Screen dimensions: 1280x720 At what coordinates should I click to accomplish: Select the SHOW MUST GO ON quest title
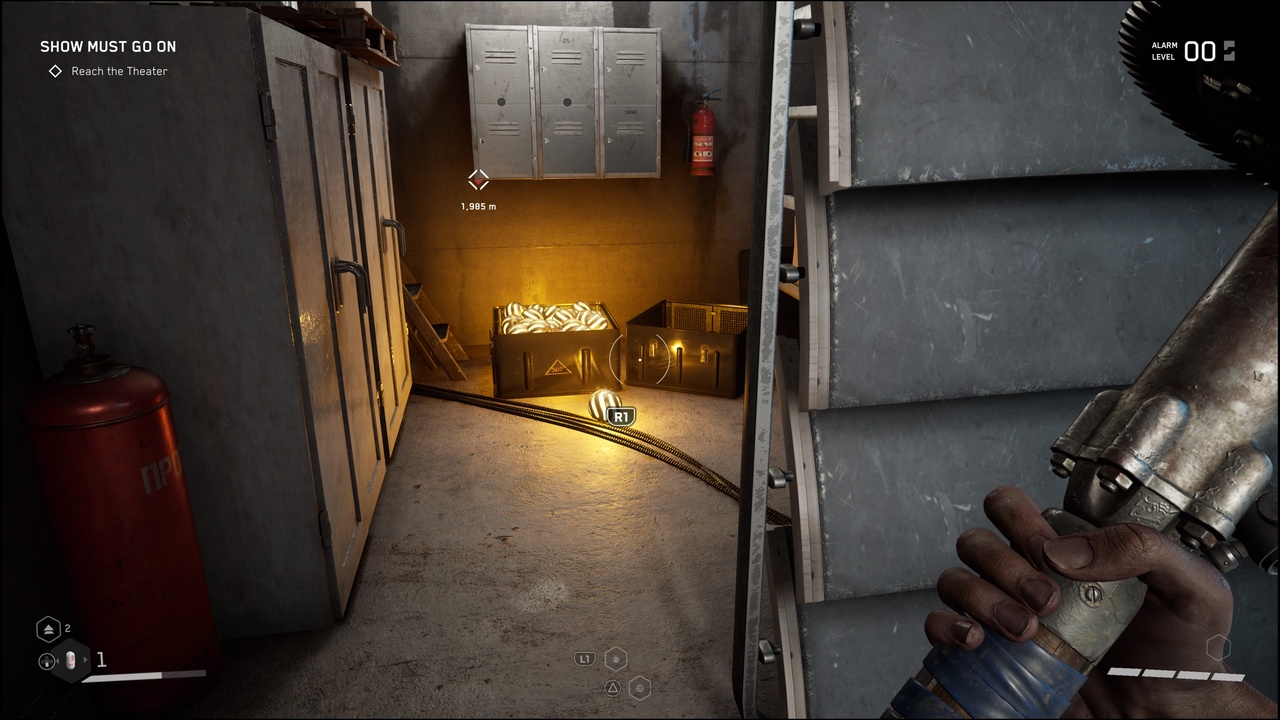pos(108,46)
